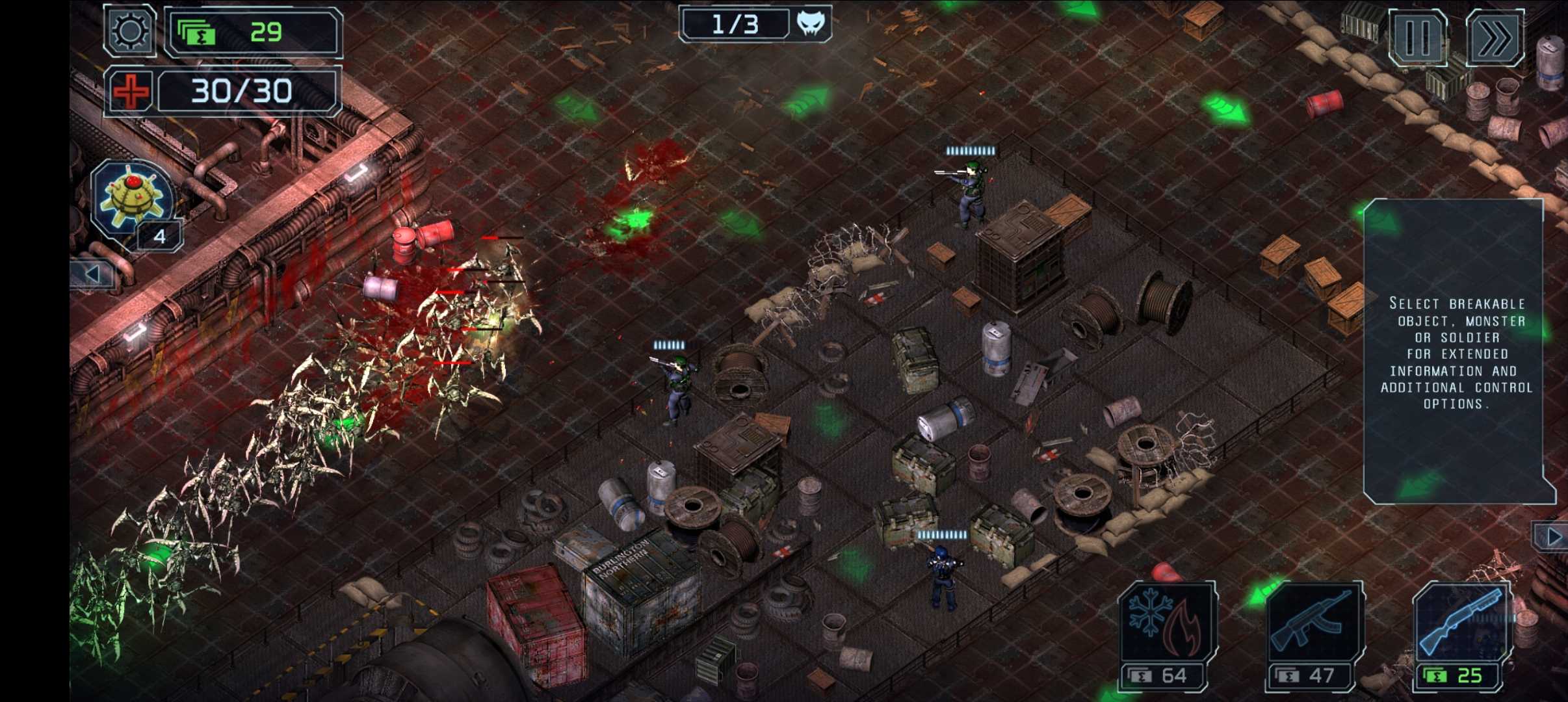Screen dimensions: 1568x702
Task: Collapse the info panel with right arrow
Action: click(1552, 537)
